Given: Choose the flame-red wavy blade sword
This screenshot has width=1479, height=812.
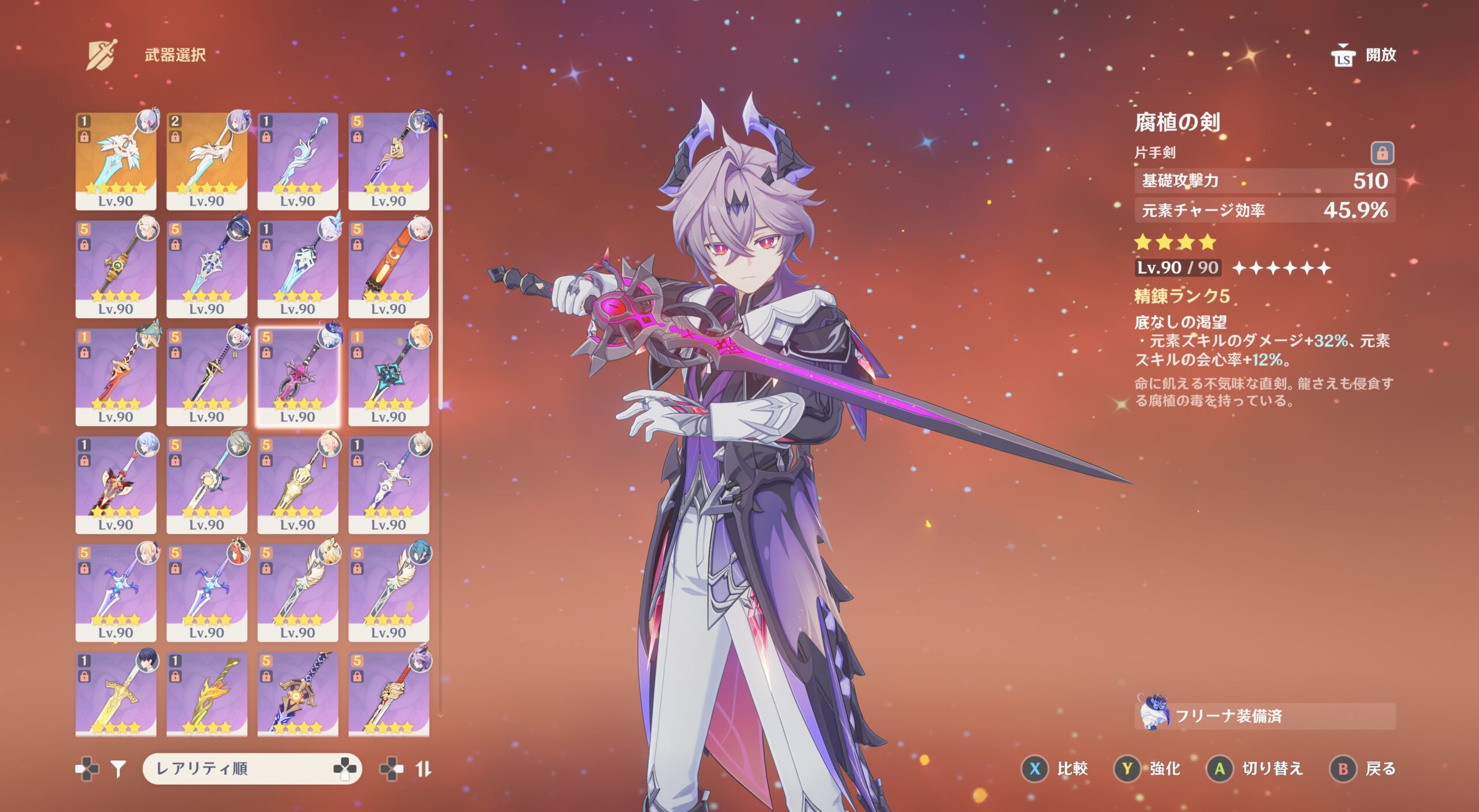Looking at the screenshot, I should click(x=116, y=376).
